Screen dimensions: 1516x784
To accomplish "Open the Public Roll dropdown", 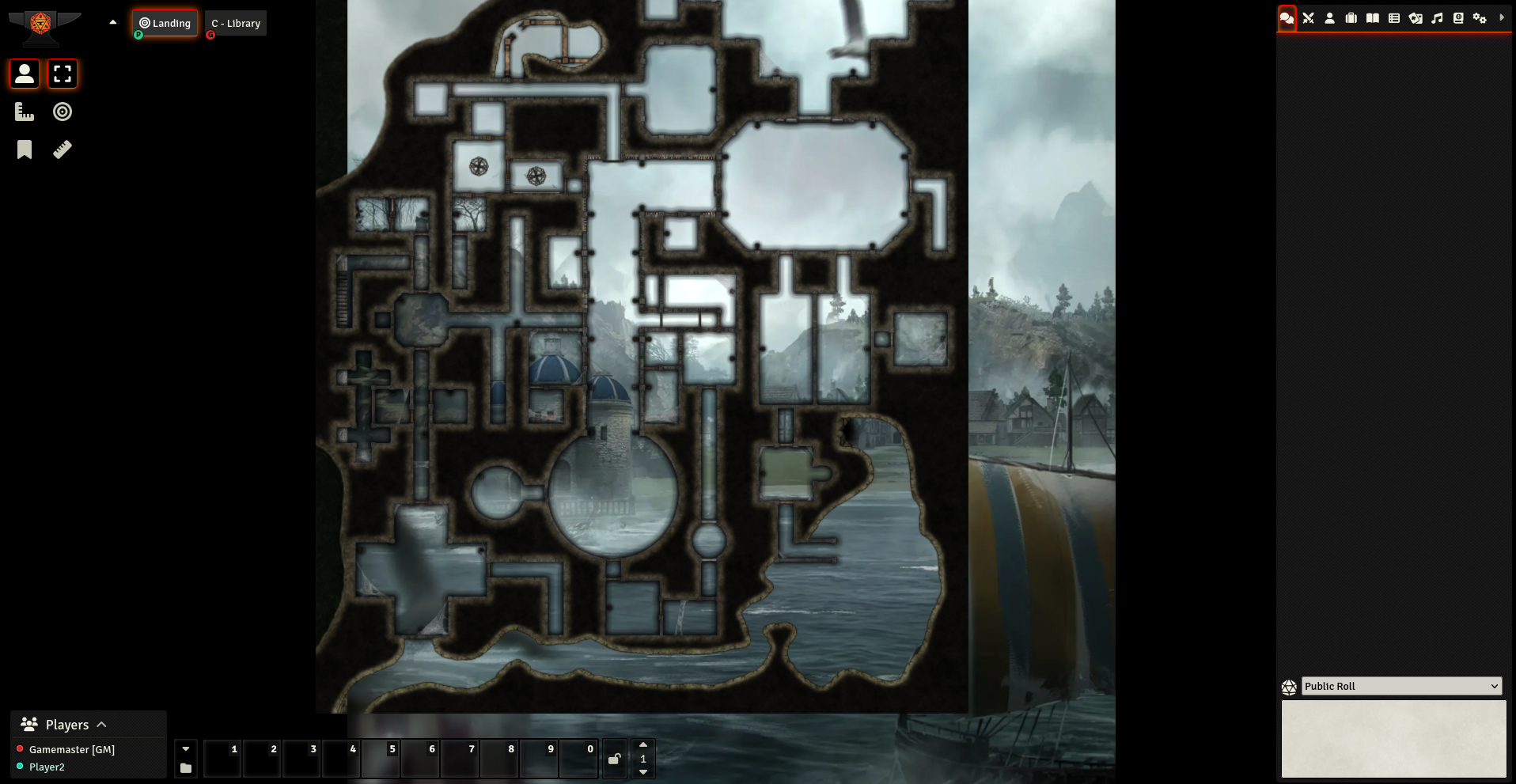I will [1400, 686].
